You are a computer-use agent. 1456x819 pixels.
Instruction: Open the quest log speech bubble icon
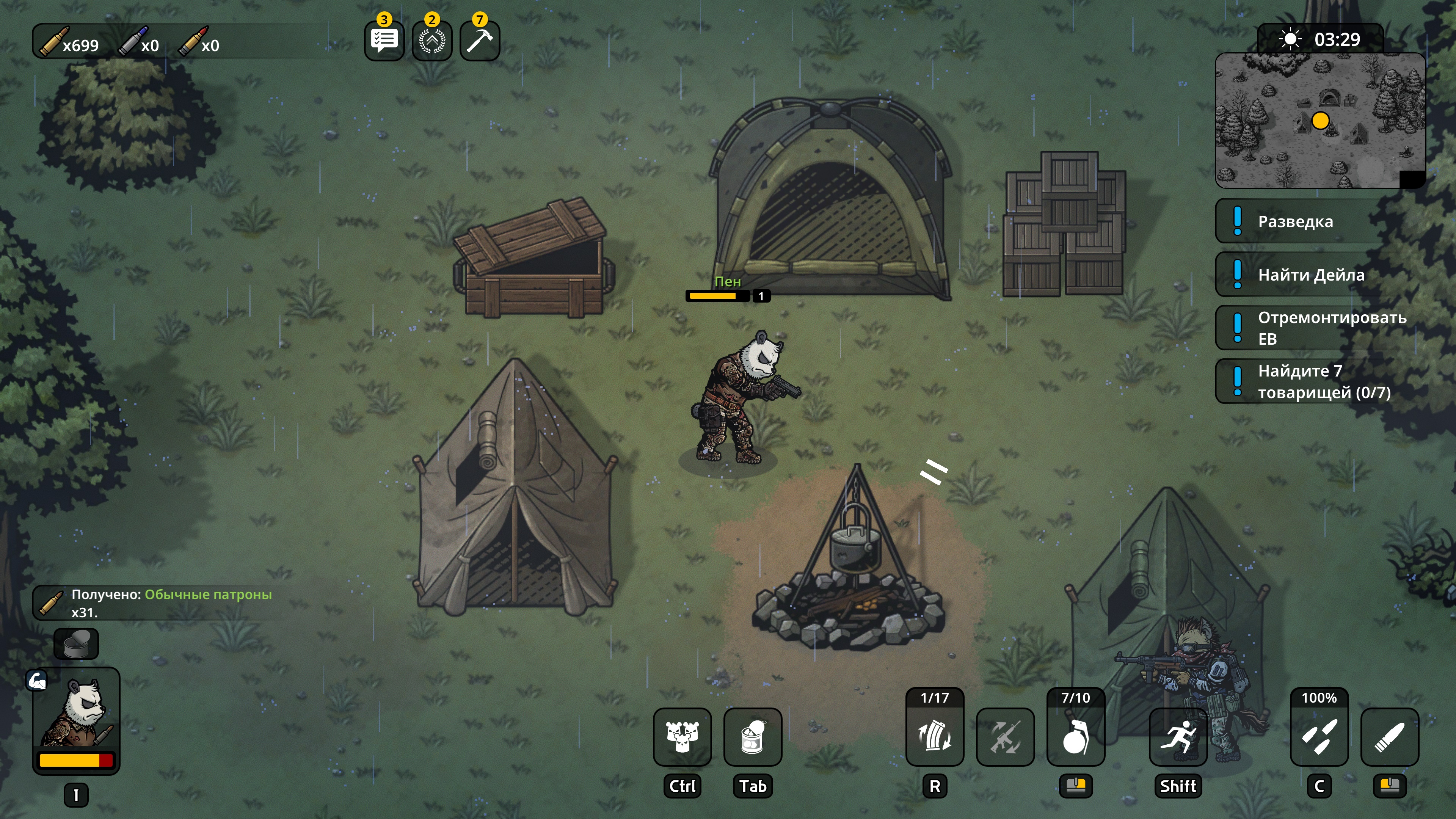click(x=384, y=41)
